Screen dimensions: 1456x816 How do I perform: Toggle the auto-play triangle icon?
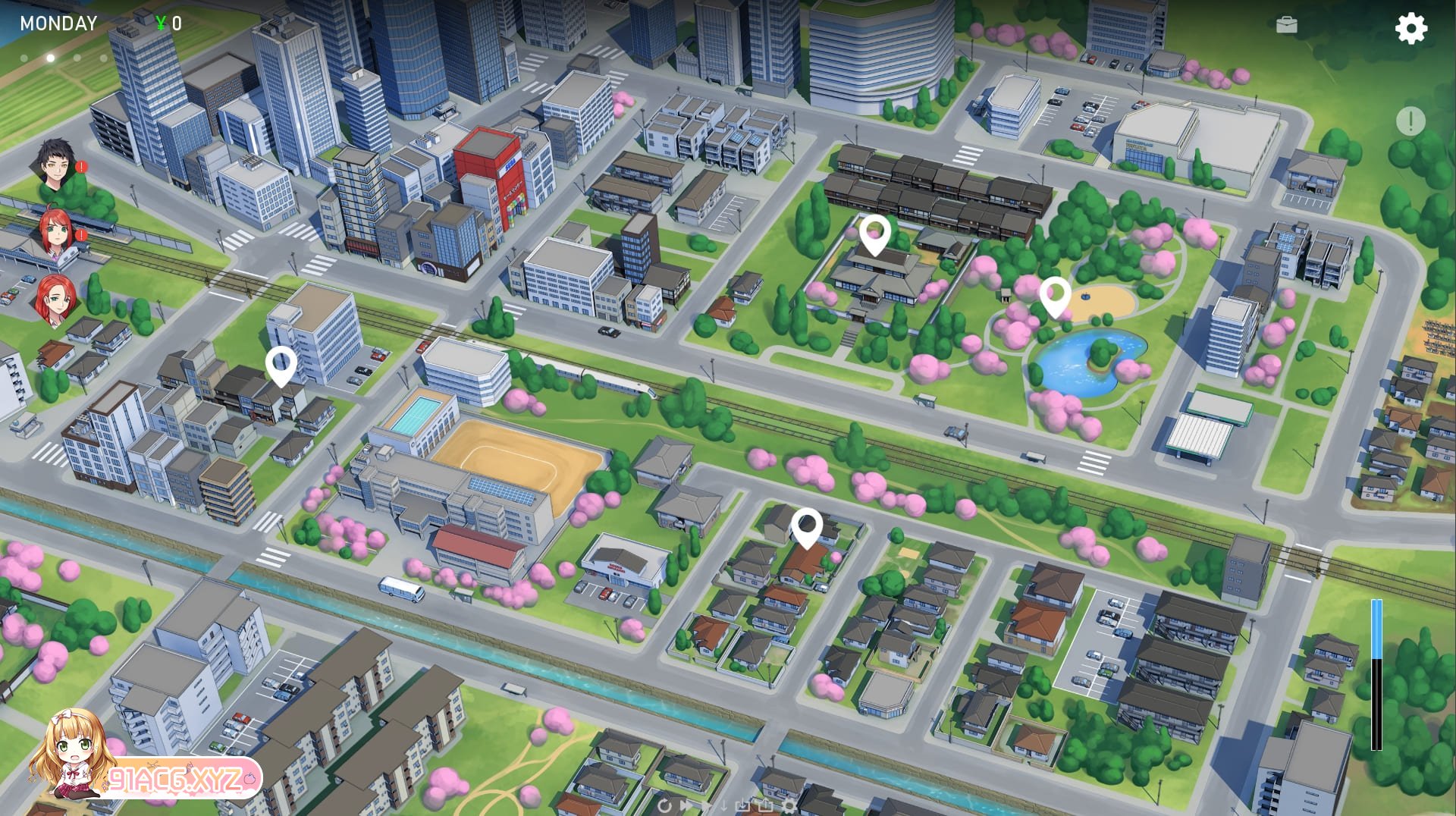click(707, 806)
